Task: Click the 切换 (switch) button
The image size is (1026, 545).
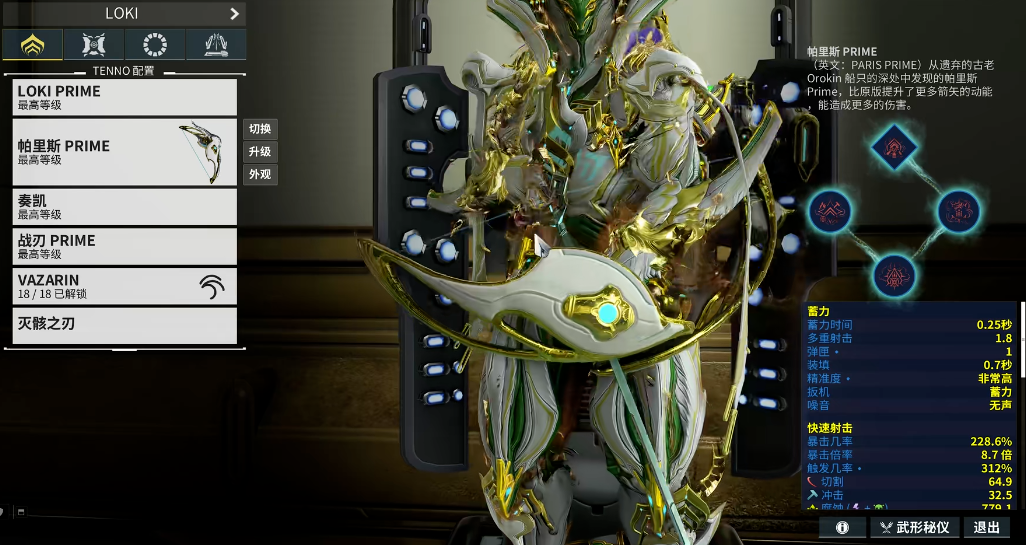Action: [x=260, y=129]
